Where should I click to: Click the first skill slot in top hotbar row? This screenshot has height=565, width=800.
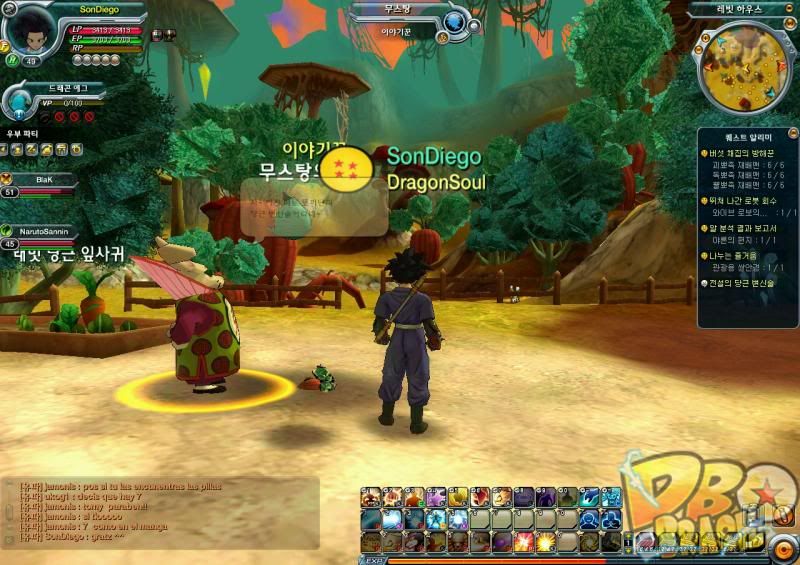(371, 497)
